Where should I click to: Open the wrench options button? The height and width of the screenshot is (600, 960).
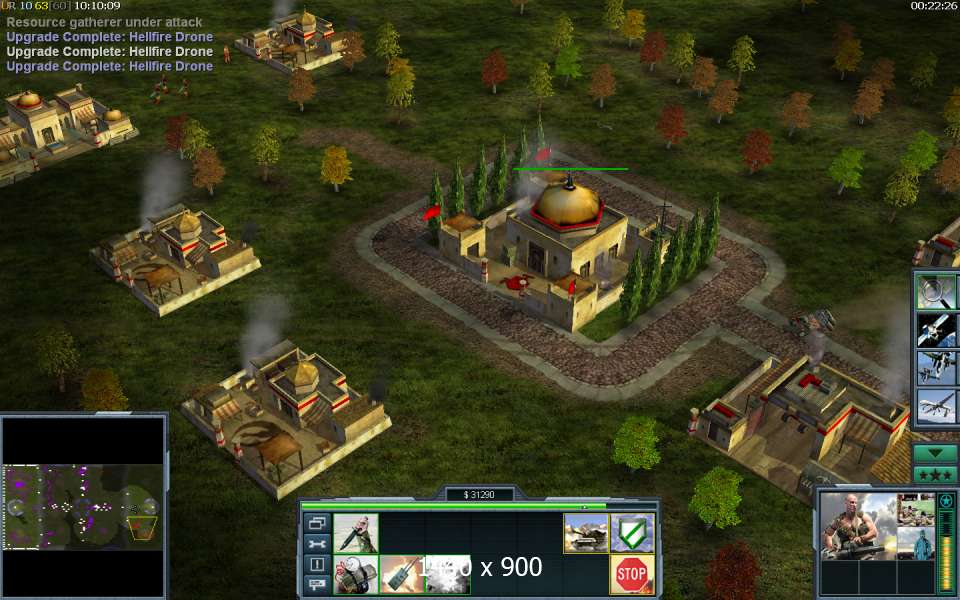317,544
